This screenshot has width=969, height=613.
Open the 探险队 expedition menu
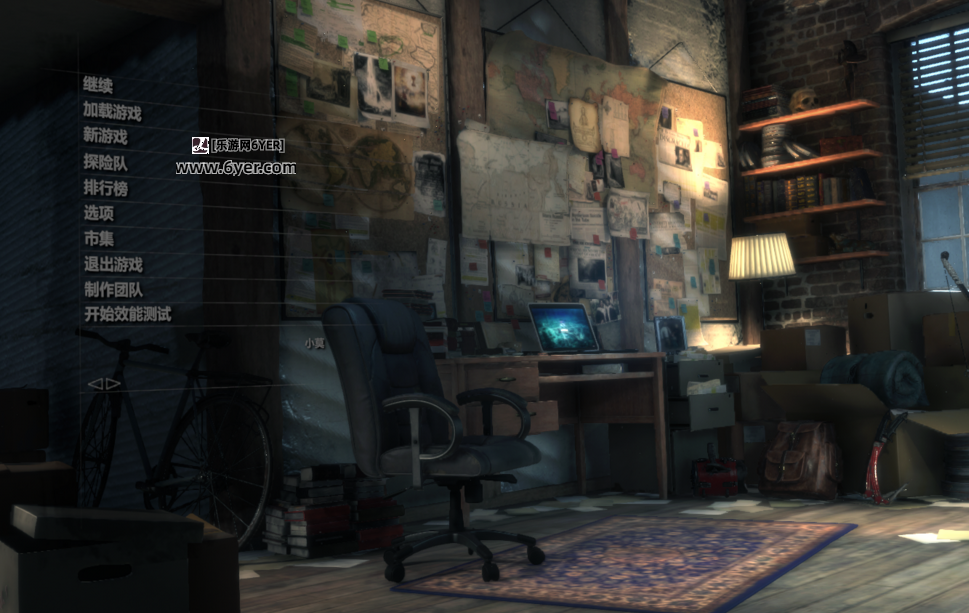coord(105,162)
